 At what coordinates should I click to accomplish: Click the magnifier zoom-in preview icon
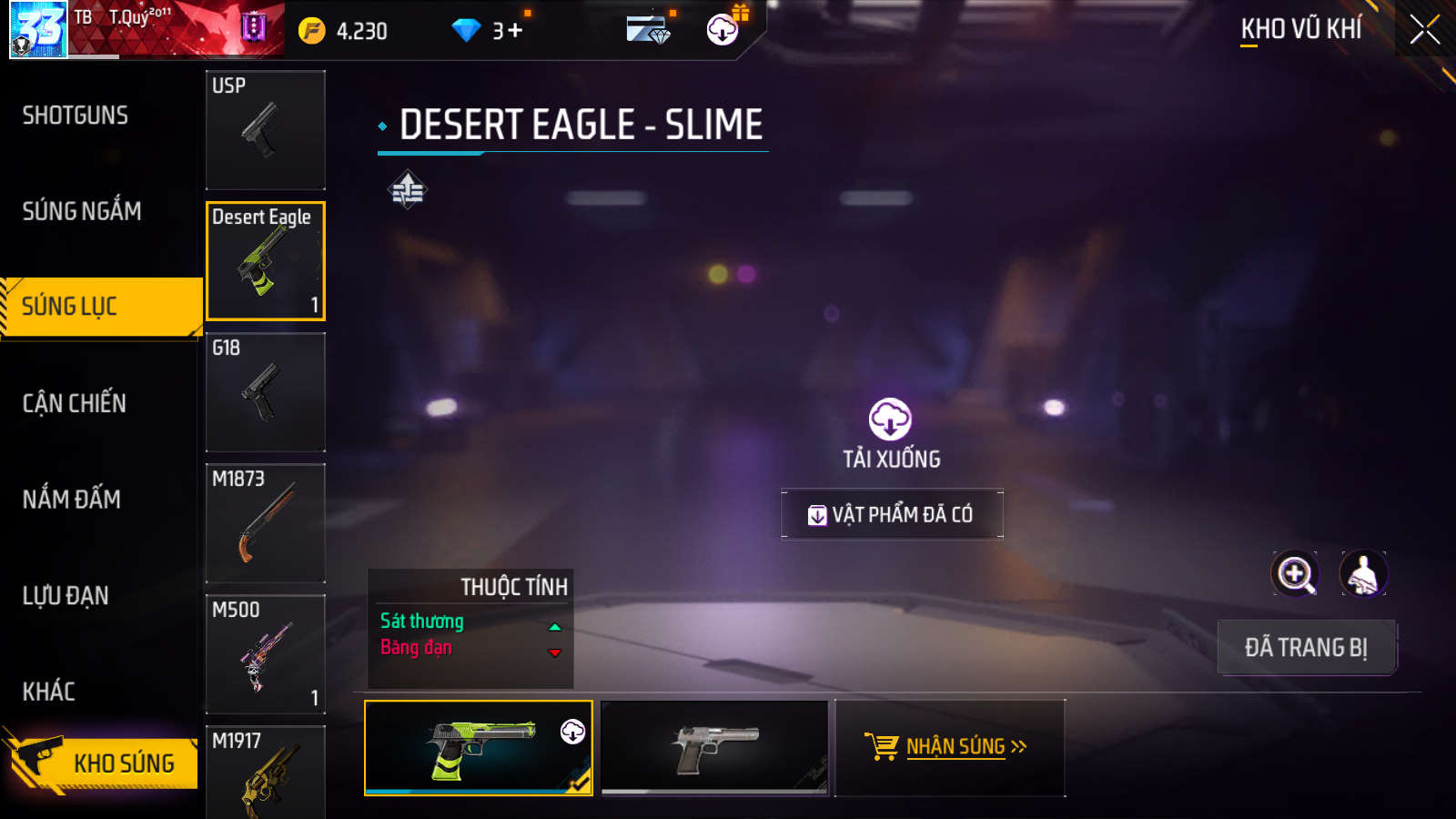(x=1295, y=574)
